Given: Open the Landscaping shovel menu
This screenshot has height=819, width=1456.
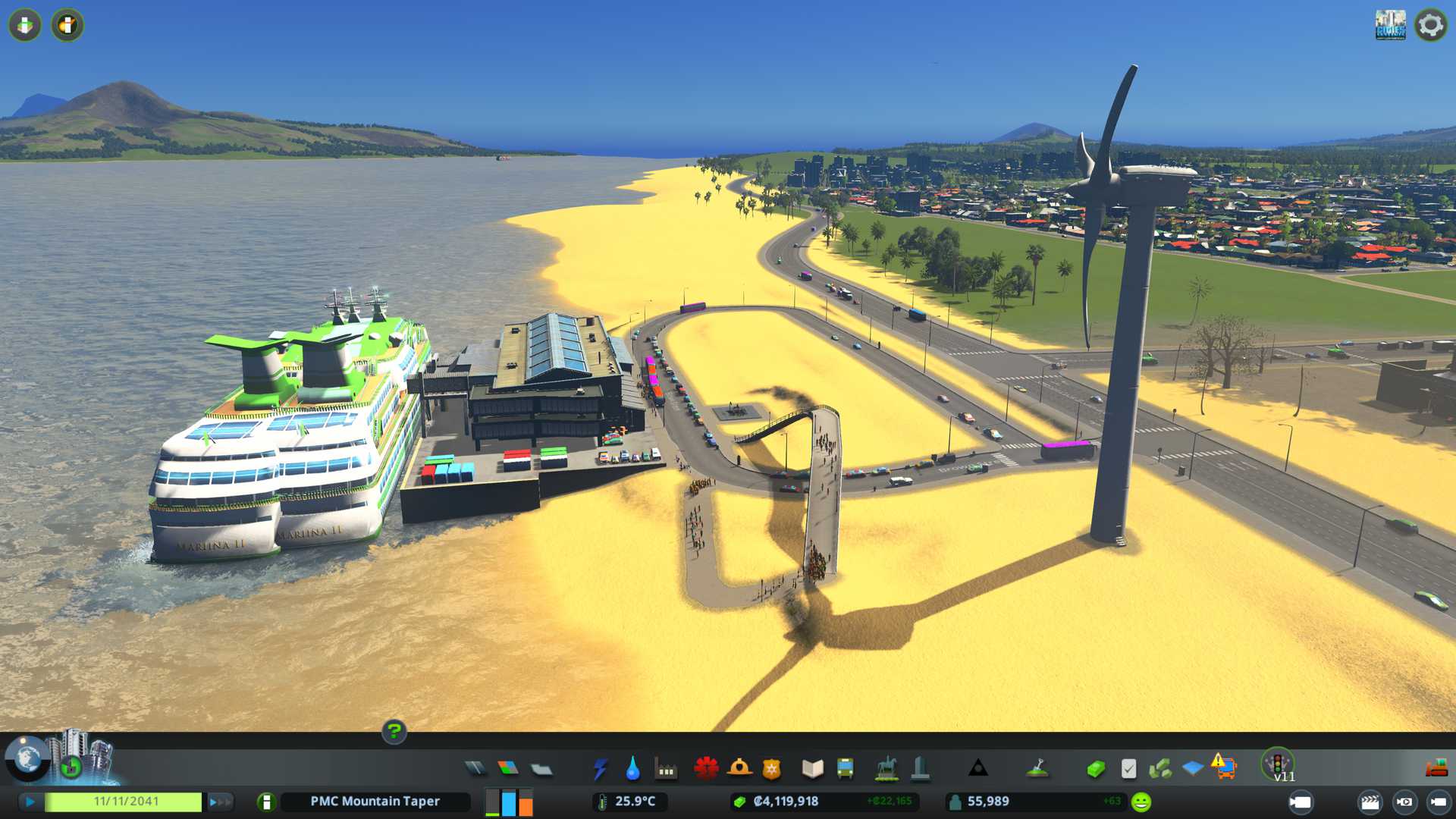Looking at the screenshot, I should [1037, 769].
